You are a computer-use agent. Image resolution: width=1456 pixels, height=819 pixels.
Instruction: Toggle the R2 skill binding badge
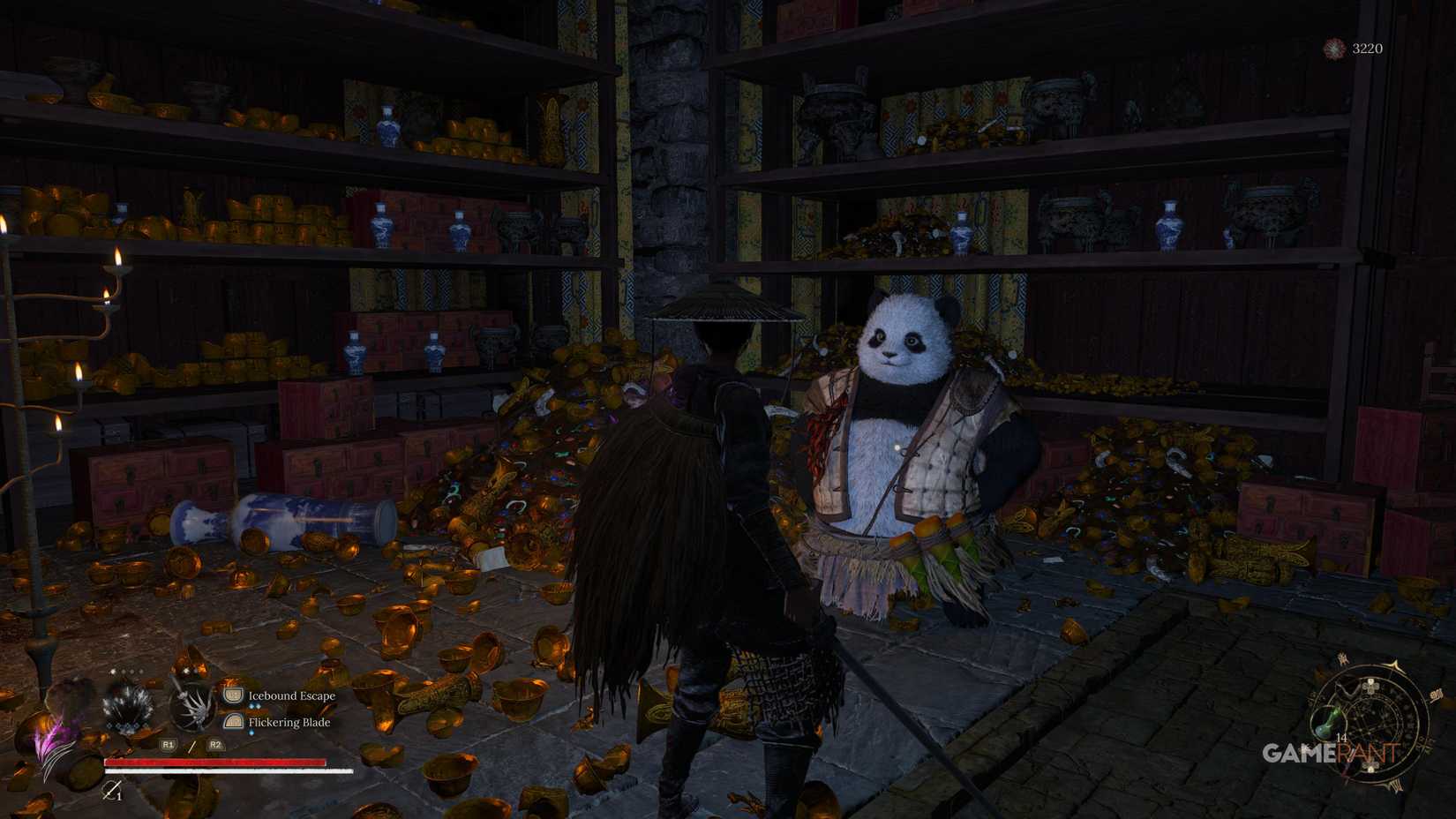click(214, 744)
